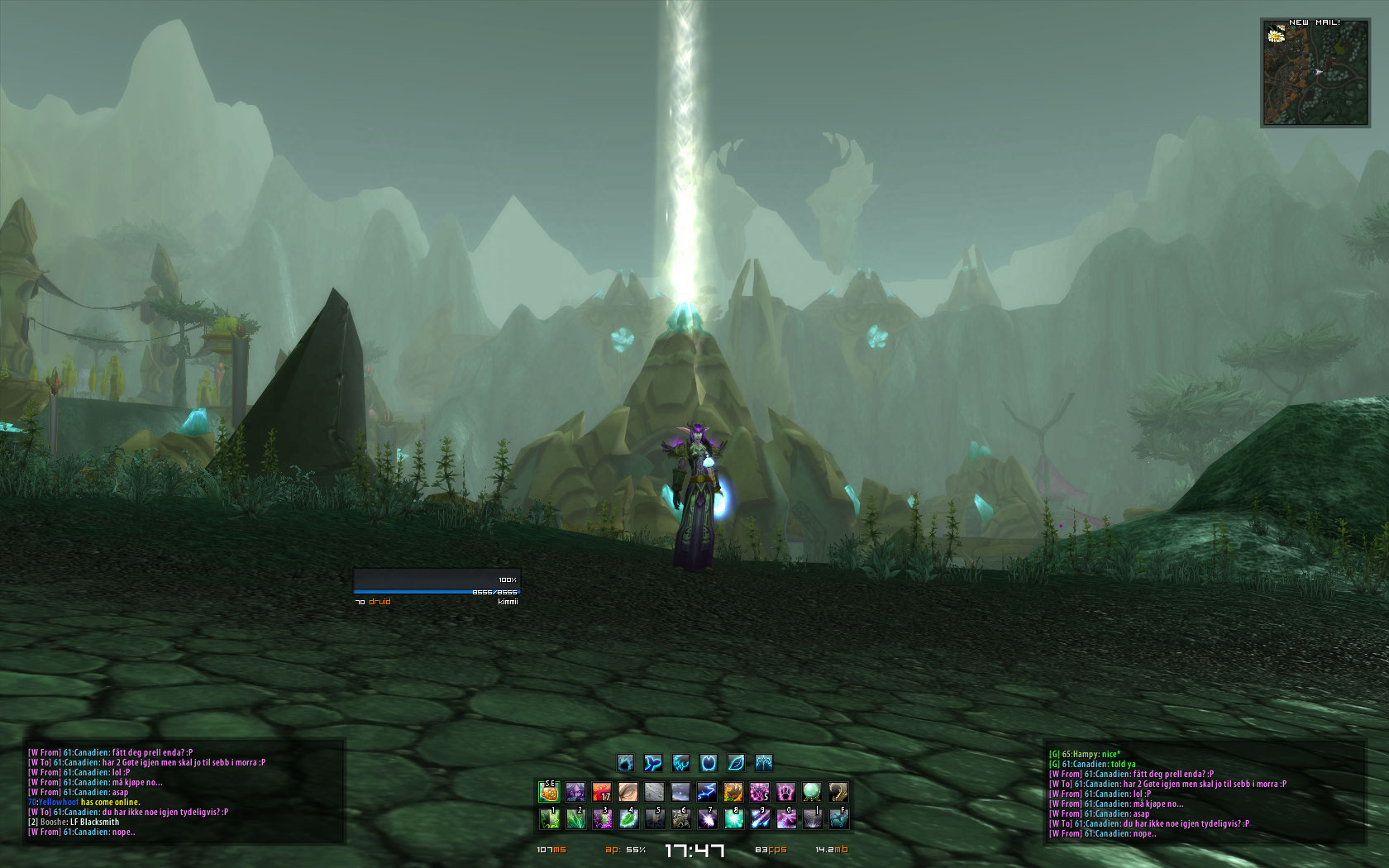This screenshot has width=1389, height=868.
Task: Use the green-blue stag ability on key F
Action: pos(838,818)
